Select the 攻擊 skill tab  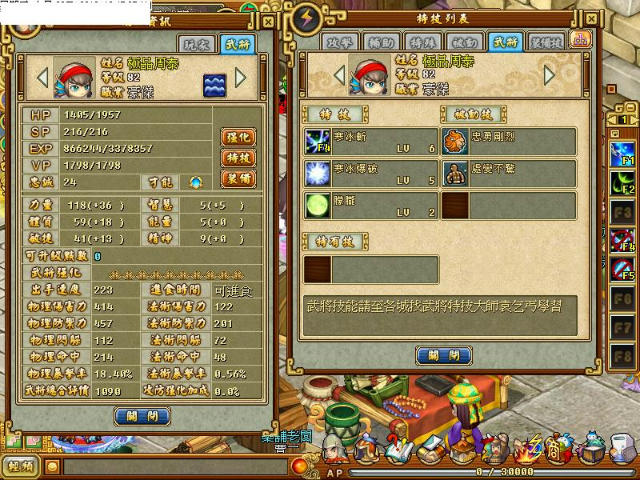(338, 41)
